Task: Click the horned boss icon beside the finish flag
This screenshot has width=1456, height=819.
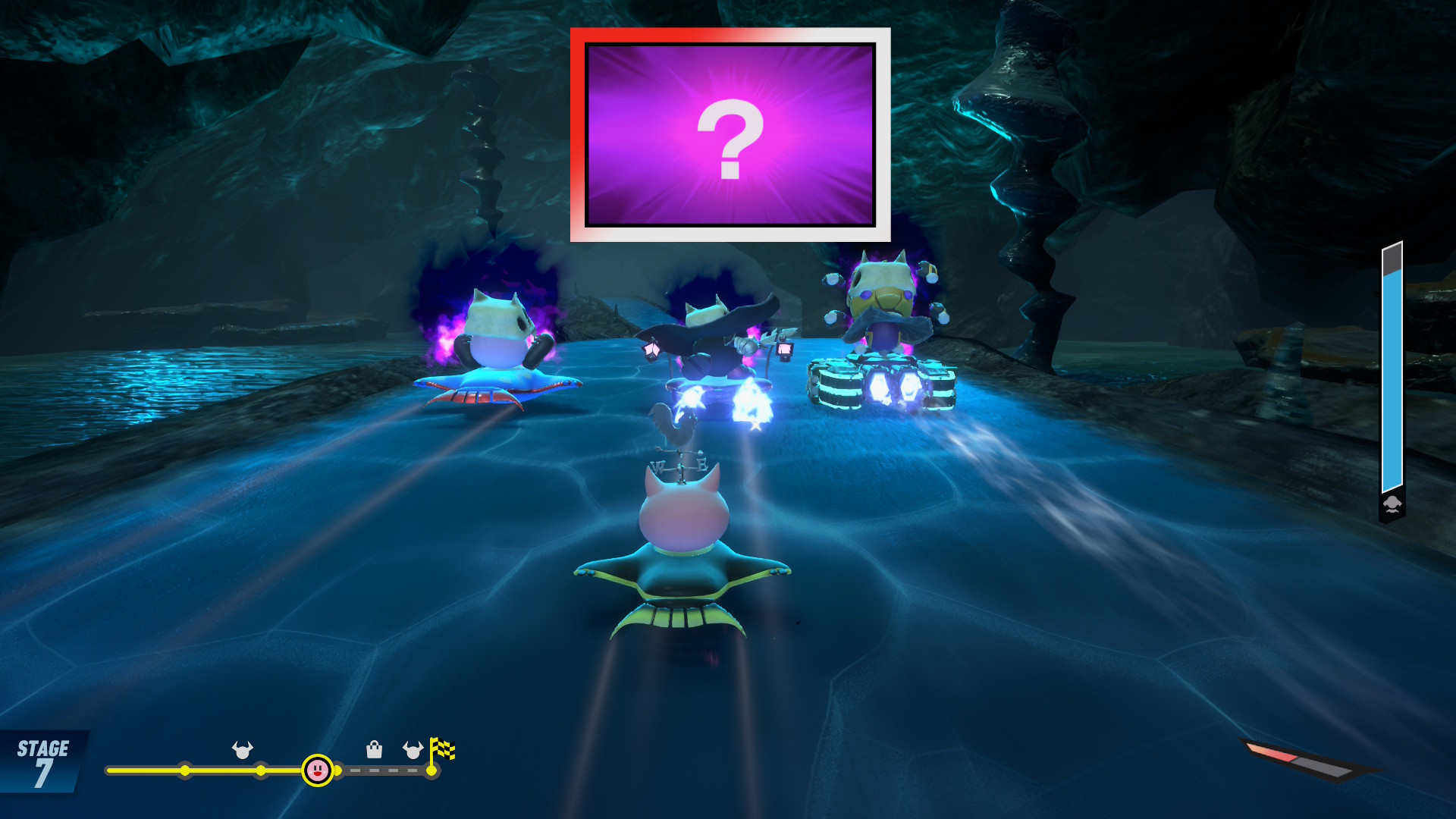Action: click(413, 750)
